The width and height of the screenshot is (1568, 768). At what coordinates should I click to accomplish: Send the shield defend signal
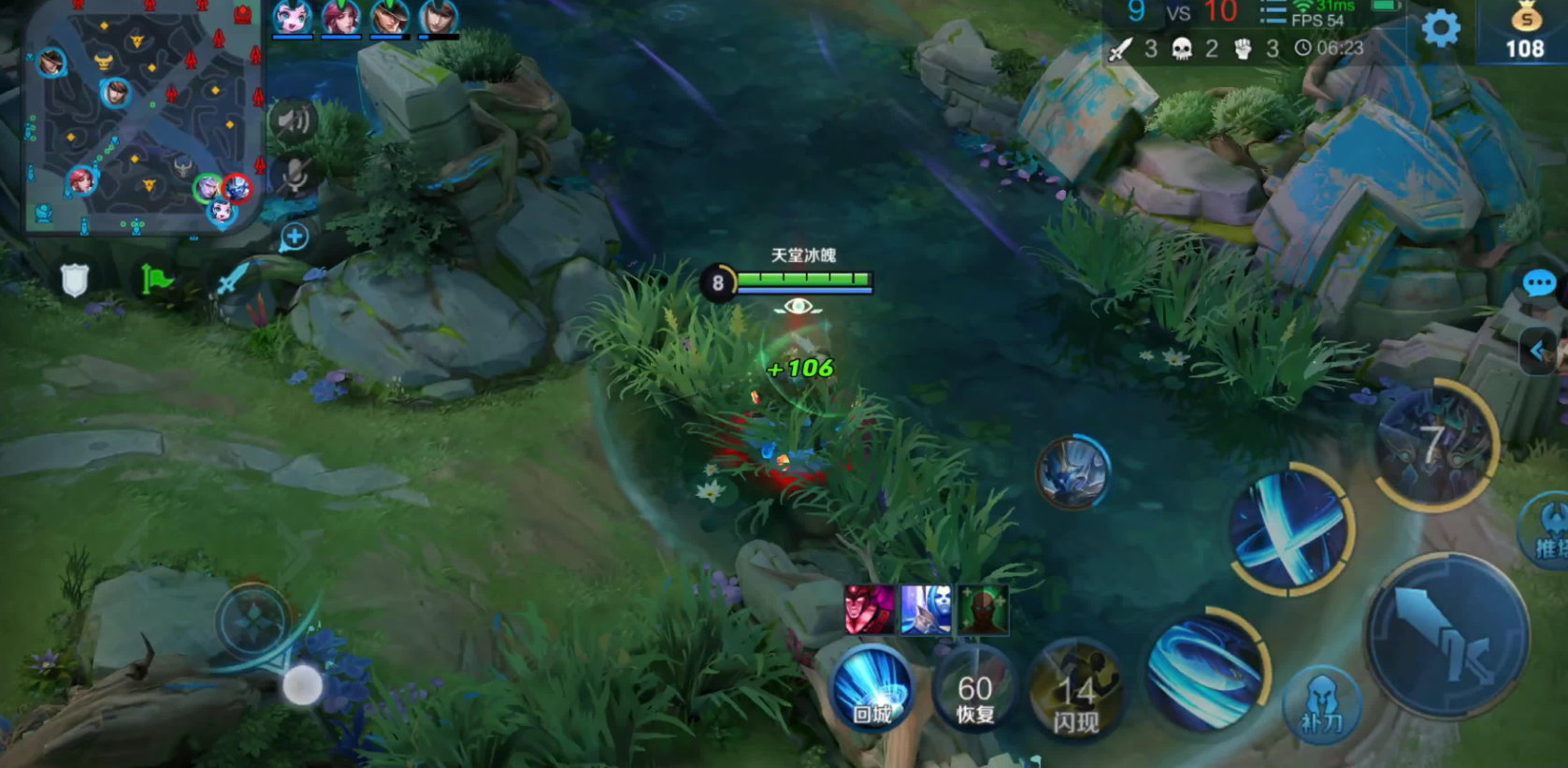tap(75, 279)
